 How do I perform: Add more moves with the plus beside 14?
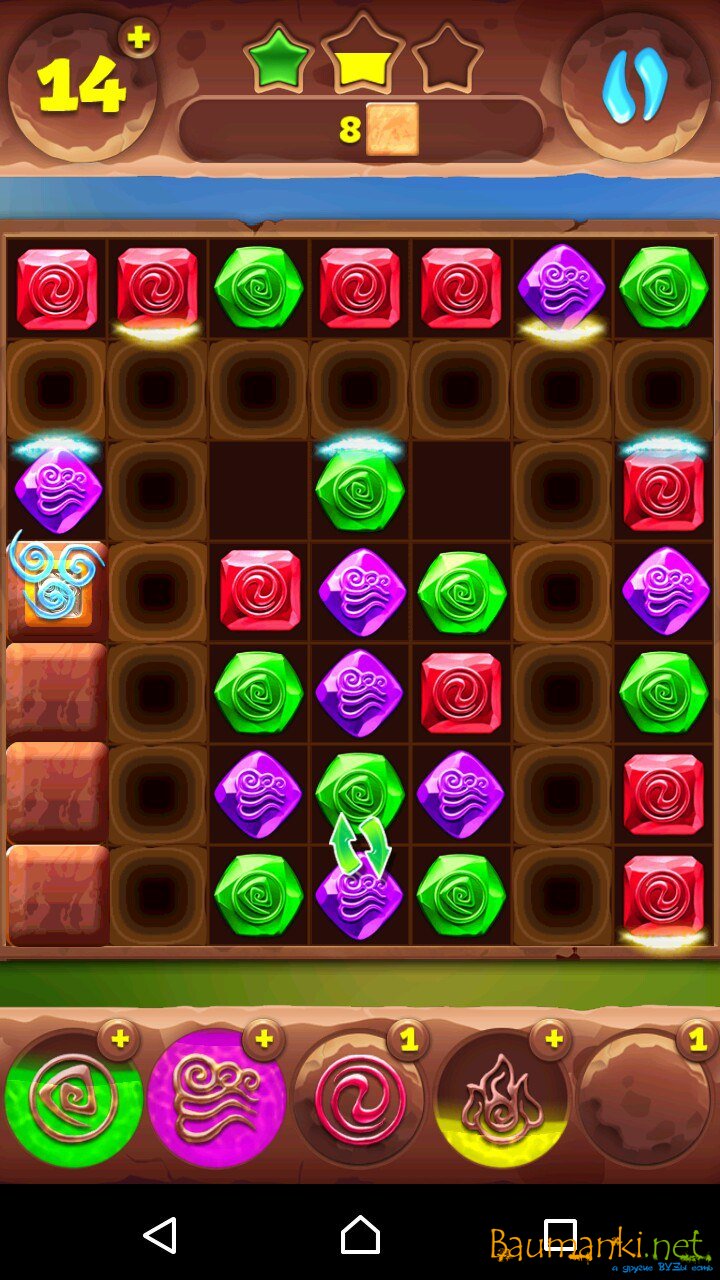[138, 39]
